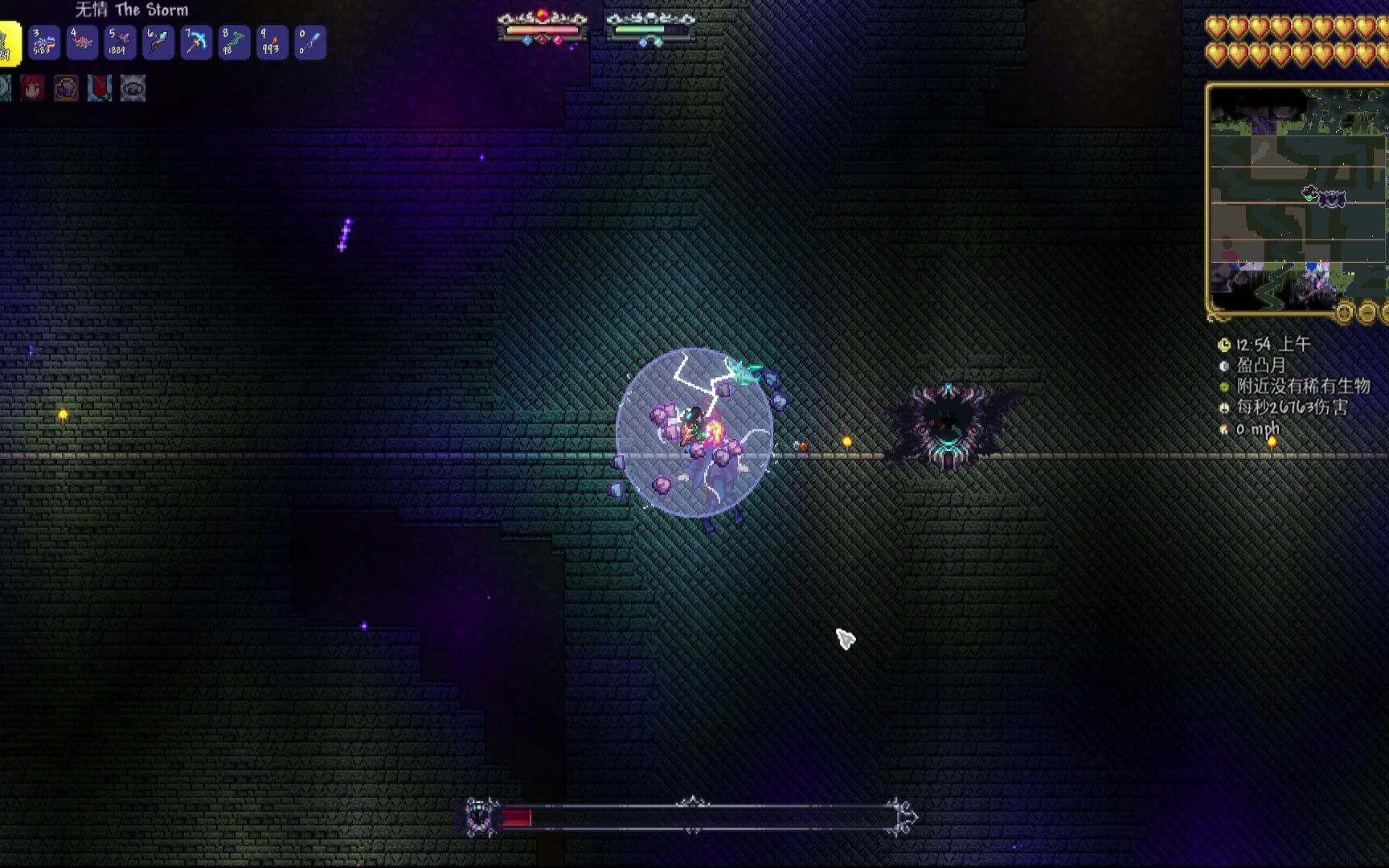Select the bow in hotbar slot 6

[x=158, y=43]
